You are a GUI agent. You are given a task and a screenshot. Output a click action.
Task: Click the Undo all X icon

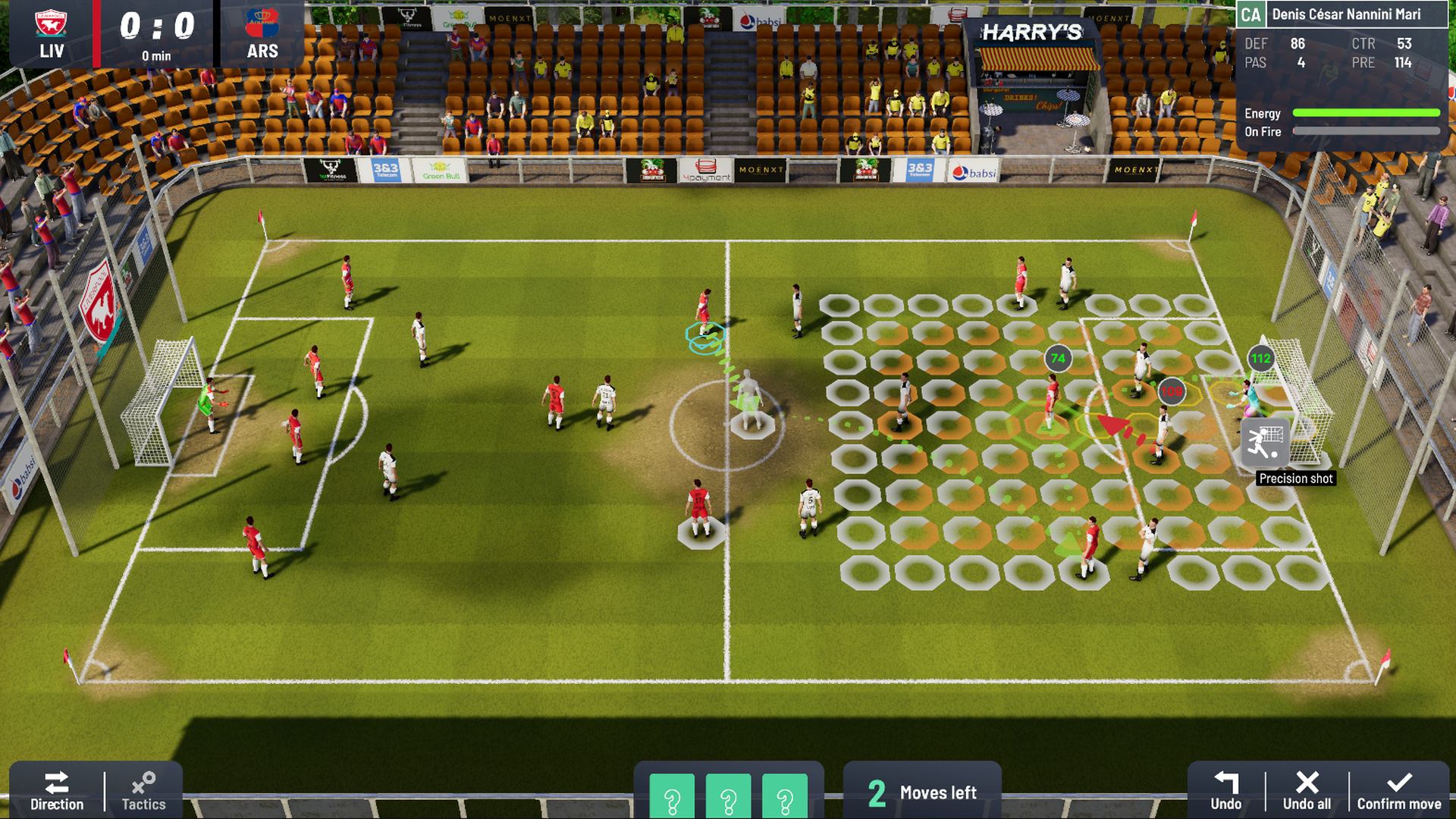pos(1307,783)
